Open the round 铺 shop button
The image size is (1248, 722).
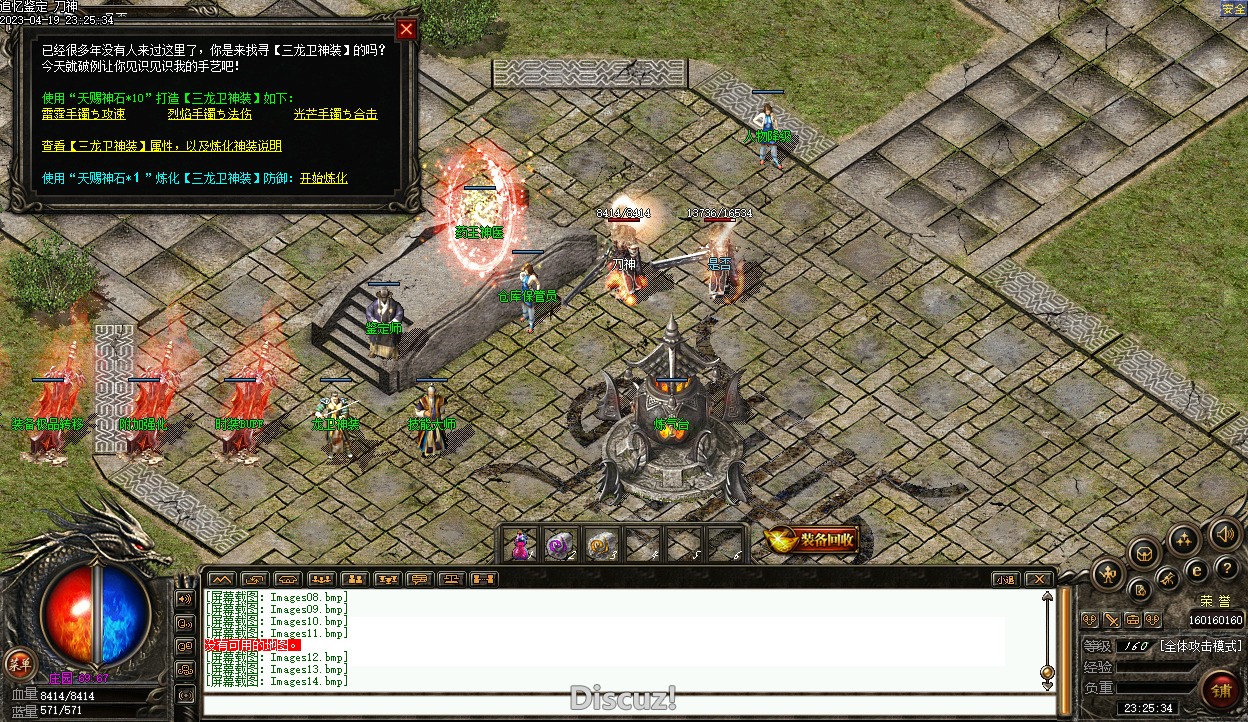coord(1221,690)
